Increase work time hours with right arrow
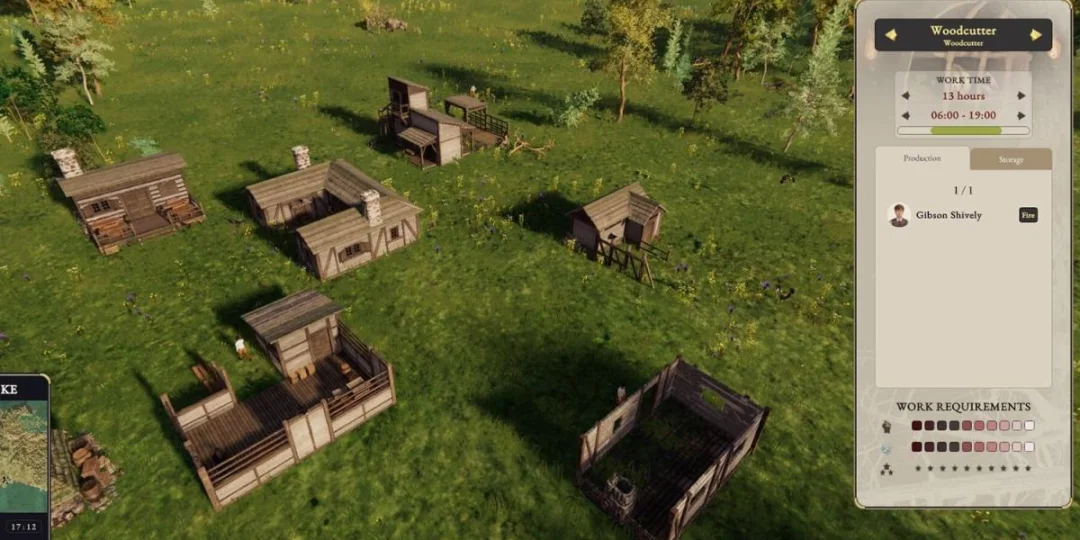The width and height of the screenshot is (1080, 540). tap(1021, 96)
